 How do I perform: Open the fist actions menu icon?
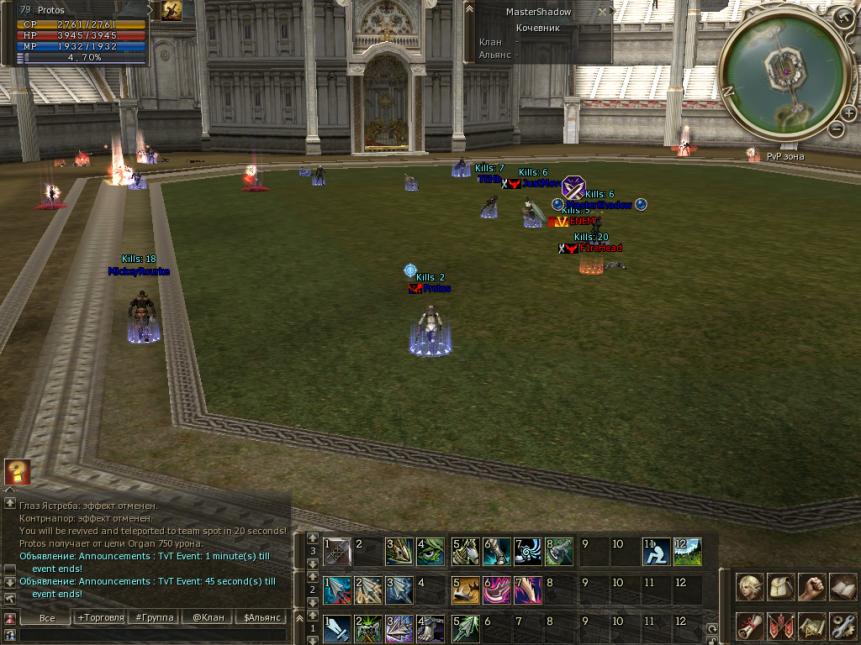[x=812, y=587]
